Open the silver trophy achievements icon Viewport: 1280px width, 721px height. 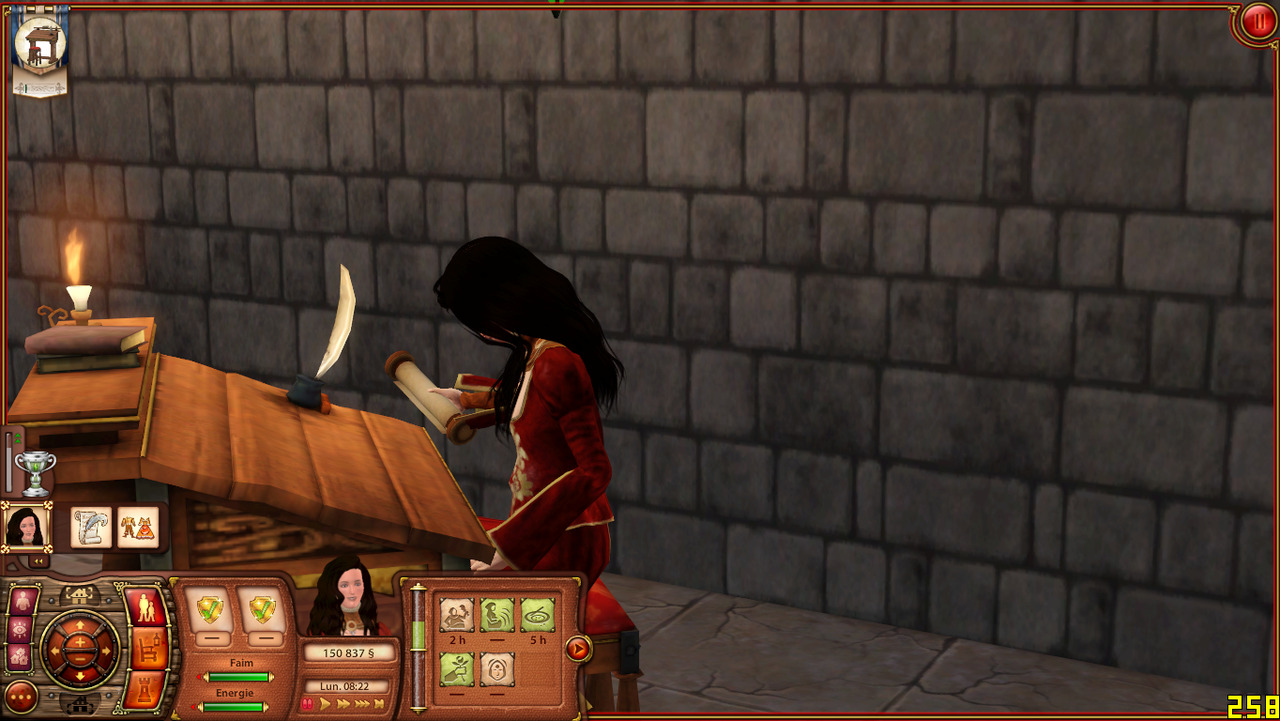pyautogui.click(x=35, y=474)
